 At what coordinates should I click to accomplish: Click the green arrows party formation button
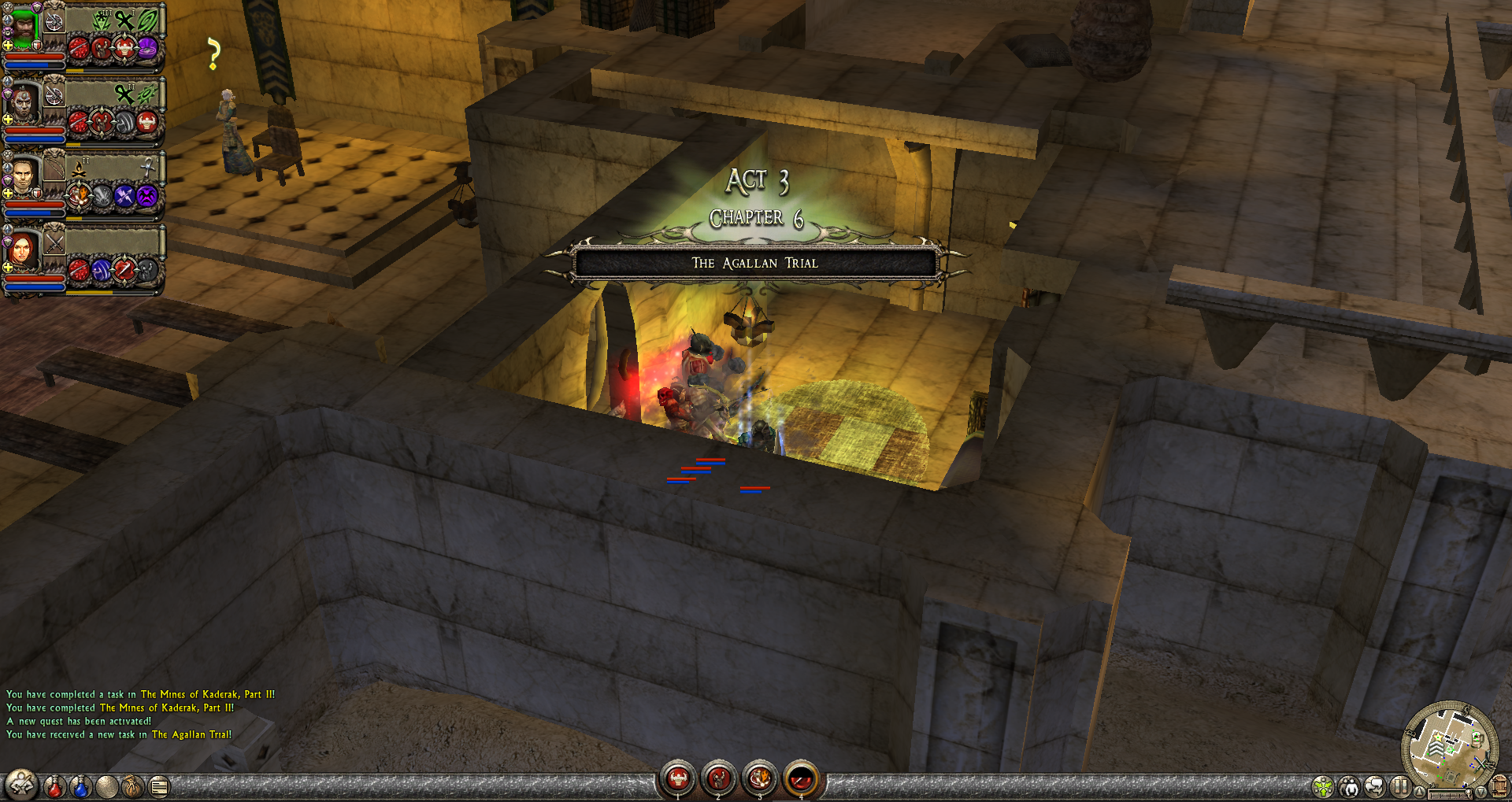tap(1323, 786)
